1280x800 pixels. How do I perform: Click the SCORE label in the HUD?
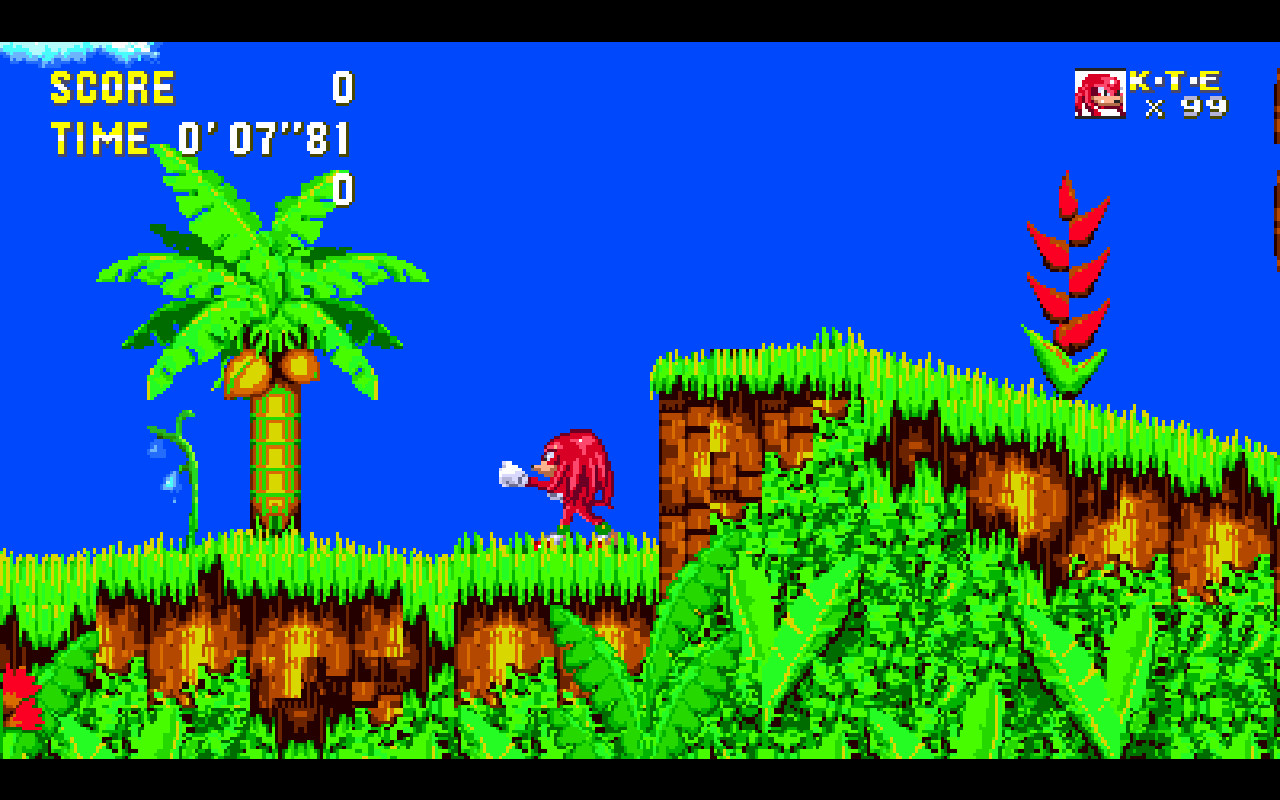pos(110,88)
